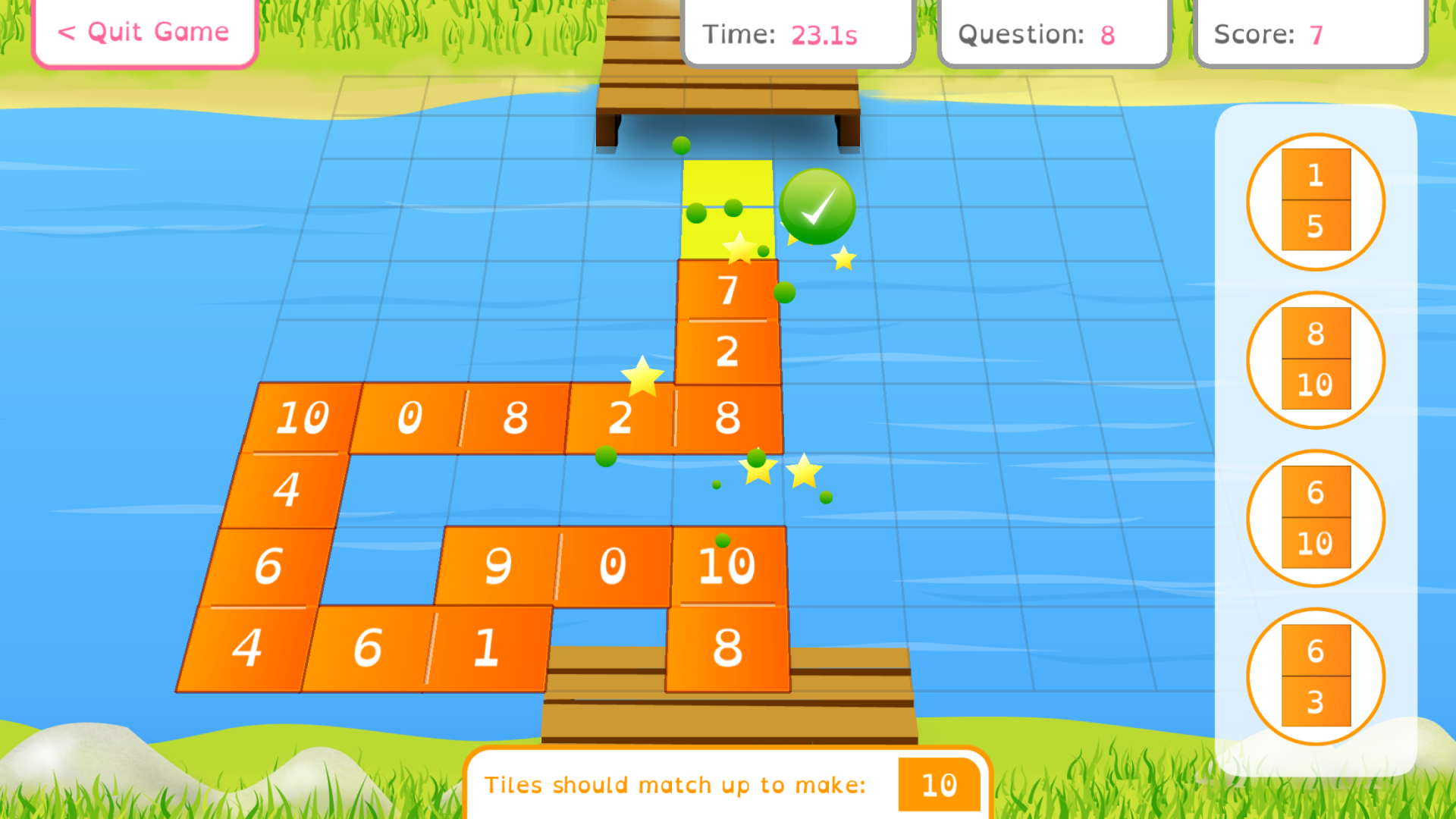Select the 6/10 domino in the sidebar
The height and width of the screenshot is (819, 1456).
click(1316, 518)
